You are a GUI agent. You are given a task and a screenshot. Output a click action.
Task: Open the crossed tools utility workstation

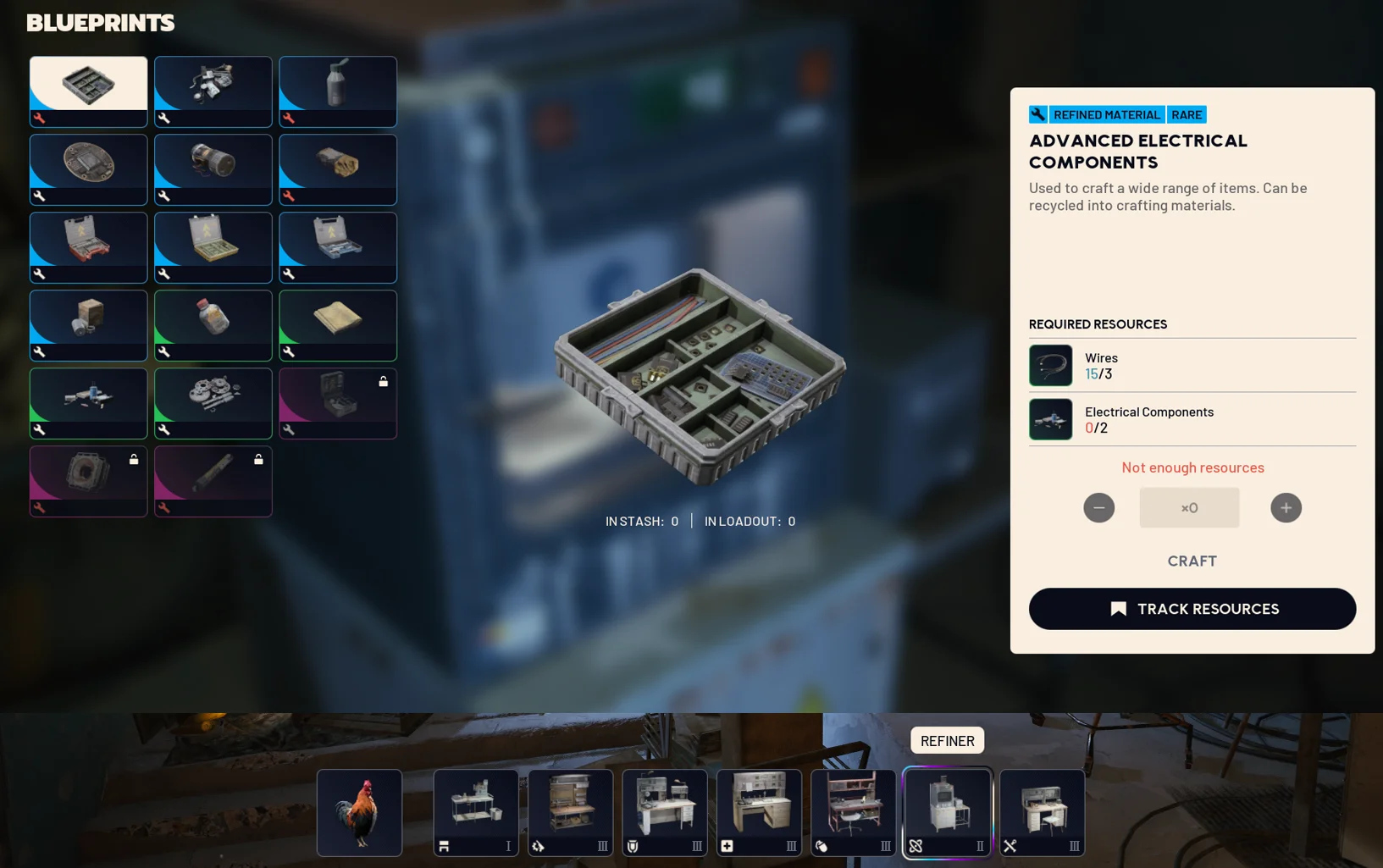pyautogui.click(x=1042, y=812)
